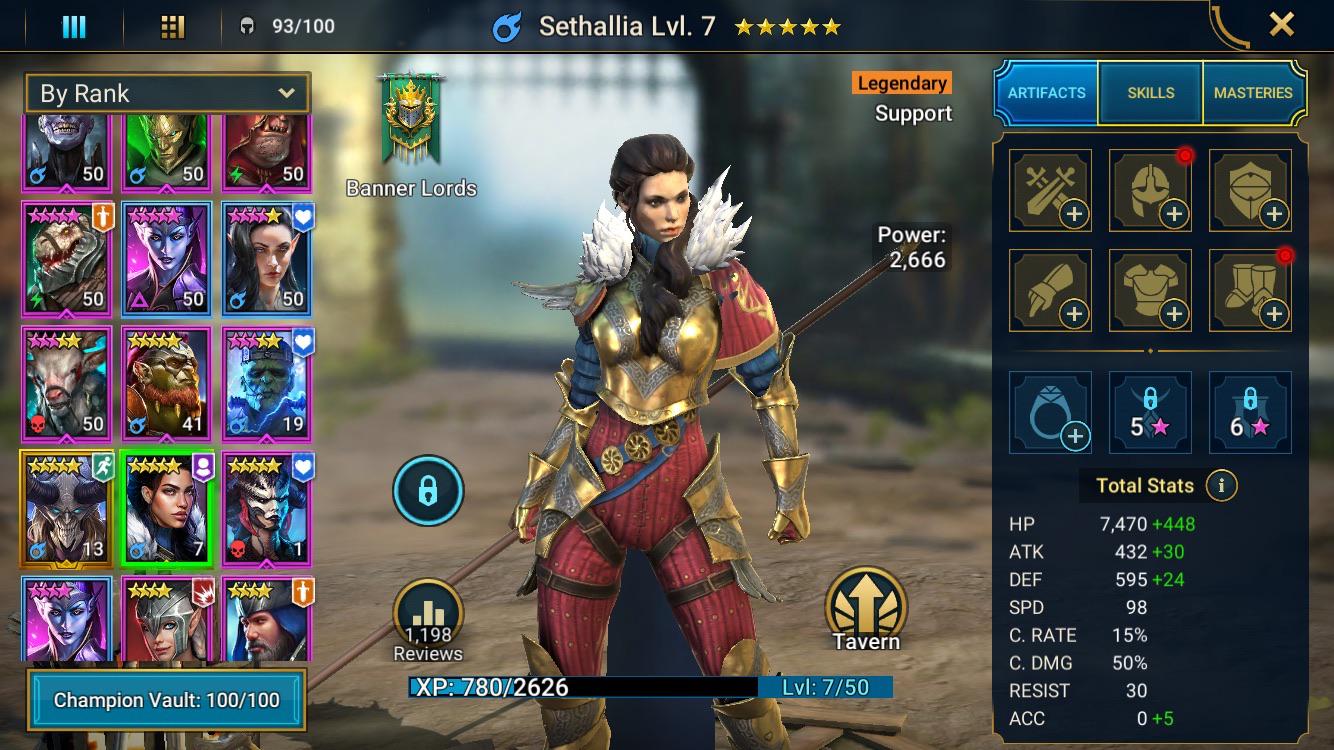1334x750 pixels.
Task: Equip boots in the empty boots slot
Action: pyautogui.click(x=1250, y=290)
